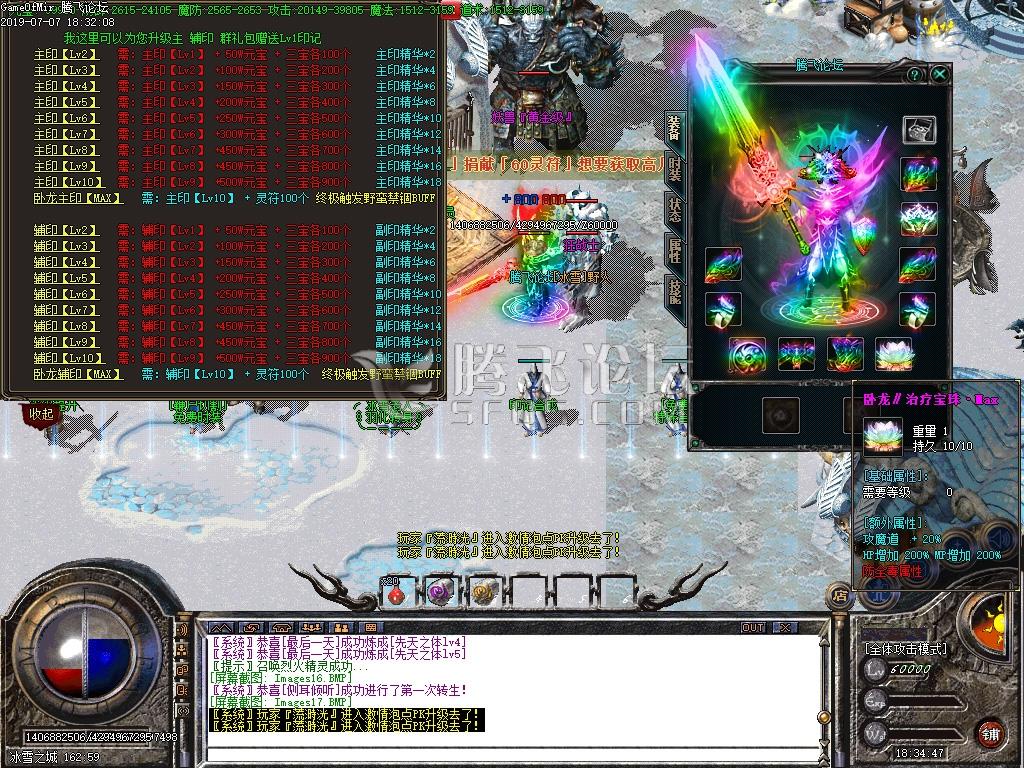Select the 主印【Lv10】 upgrade row

coord(66,182)
